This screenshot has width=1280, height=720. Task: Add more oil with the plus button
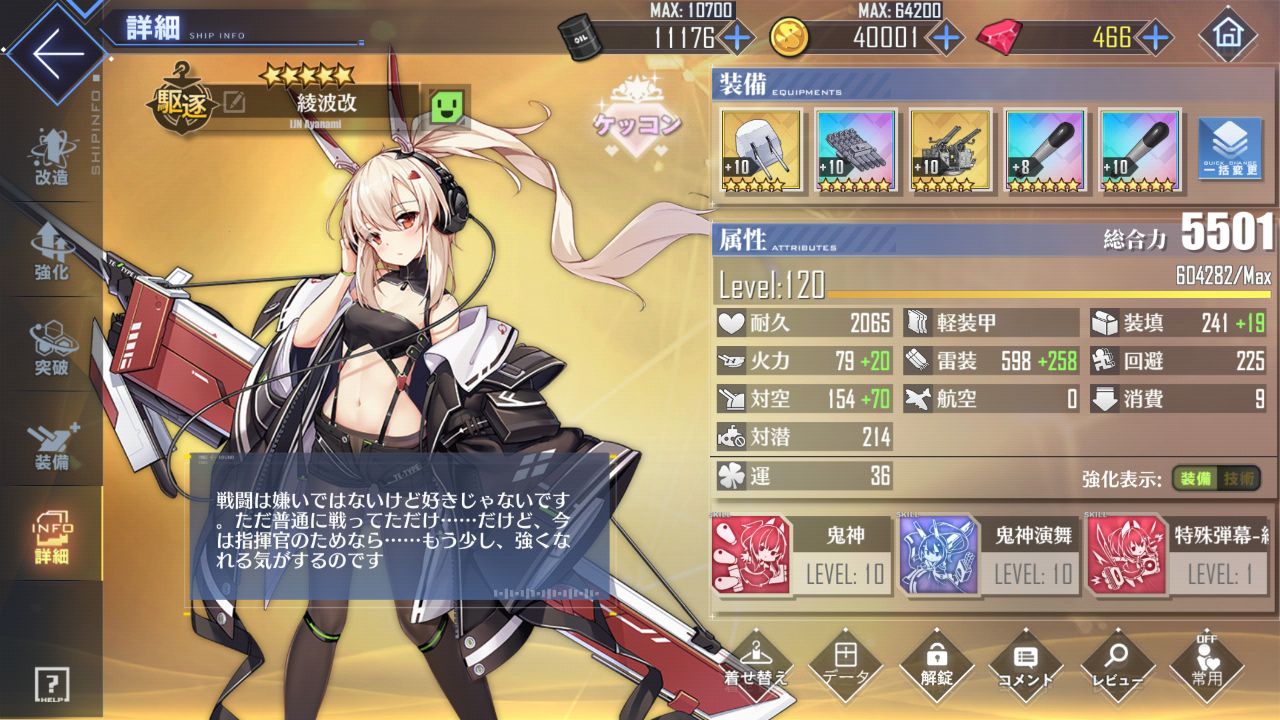[x=735, y=38]
